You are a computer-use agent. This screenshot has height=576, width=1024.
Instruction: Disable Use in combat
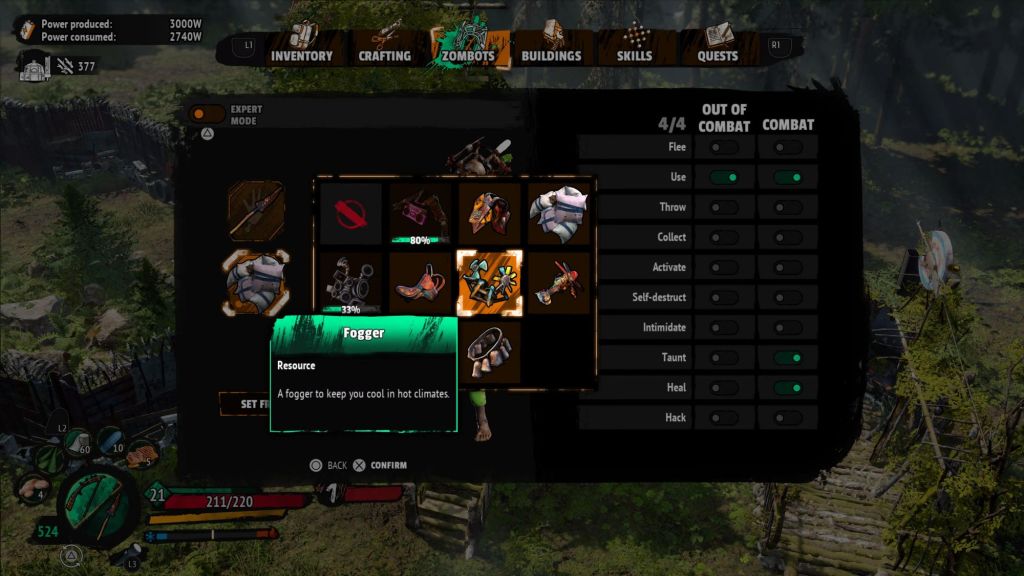point(788,177)
